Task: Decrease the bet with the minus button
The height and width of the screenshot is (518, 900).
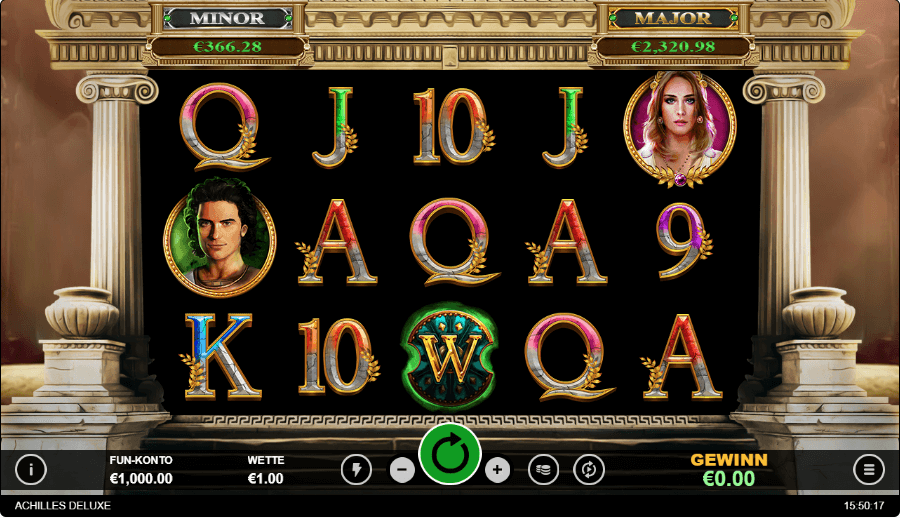Action: 402,469
